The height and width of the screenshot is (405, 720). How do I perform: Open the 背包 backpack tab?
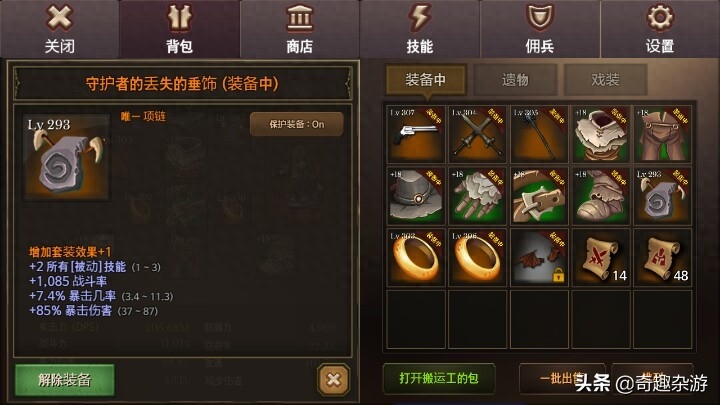pyautogui.click(x=179, y=28)
